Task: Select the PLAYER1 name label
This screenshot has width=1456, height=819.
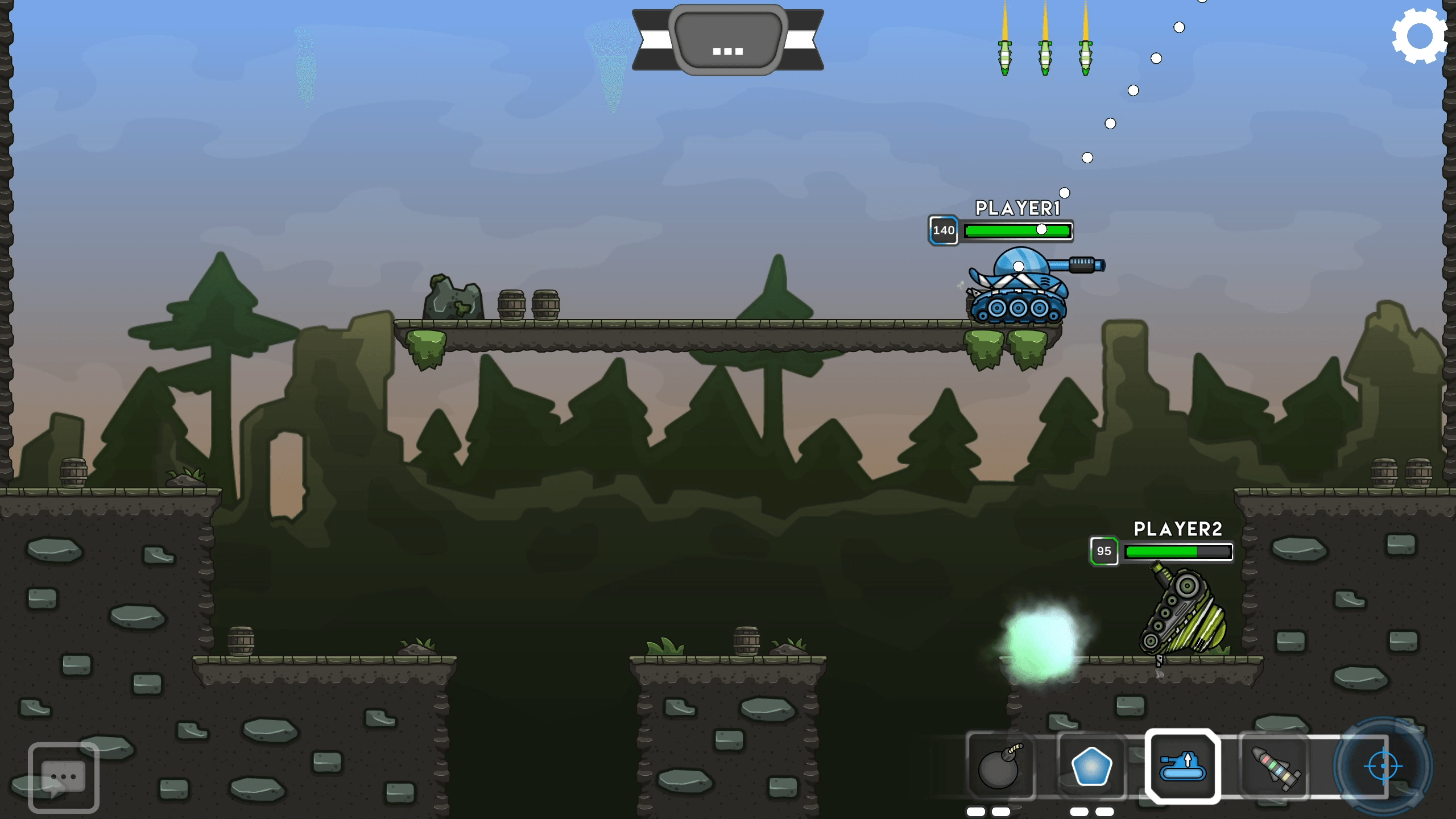Action: click(1017, 209)
